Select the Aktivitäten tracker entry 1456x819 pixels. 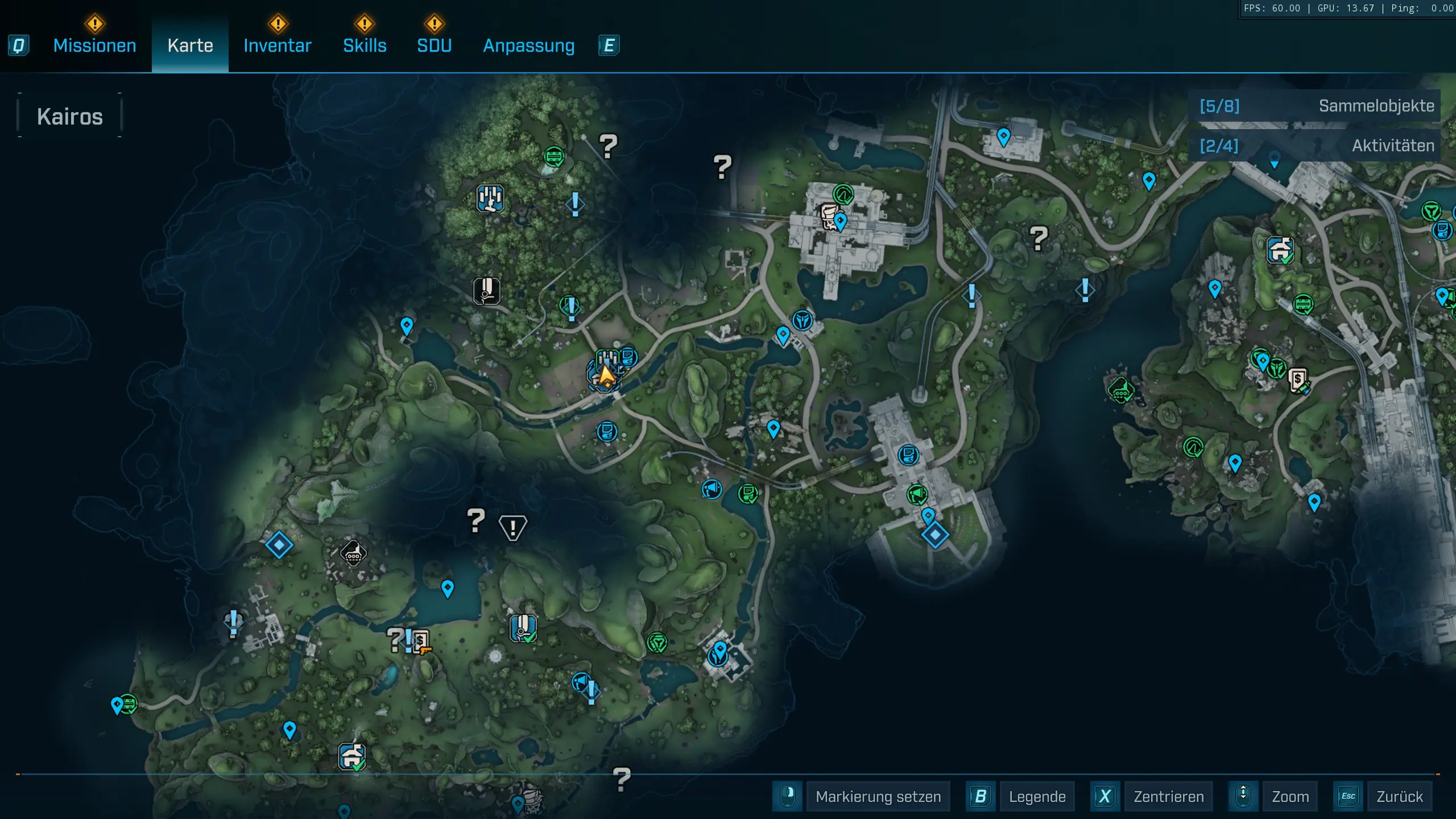click(x=1315, y=146)
